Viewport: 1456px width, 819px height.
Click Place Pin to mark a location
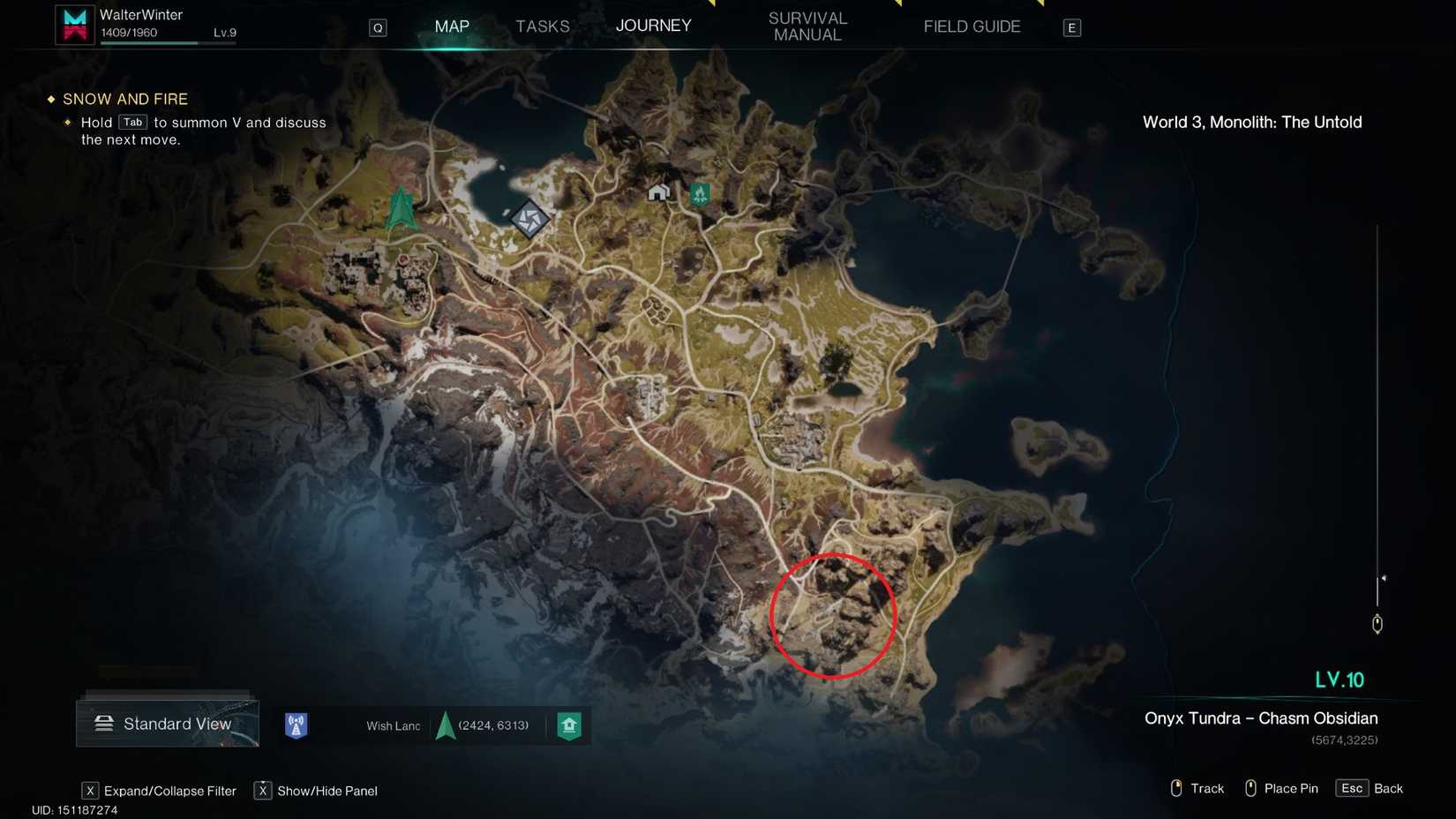(x=1290, y=788)
